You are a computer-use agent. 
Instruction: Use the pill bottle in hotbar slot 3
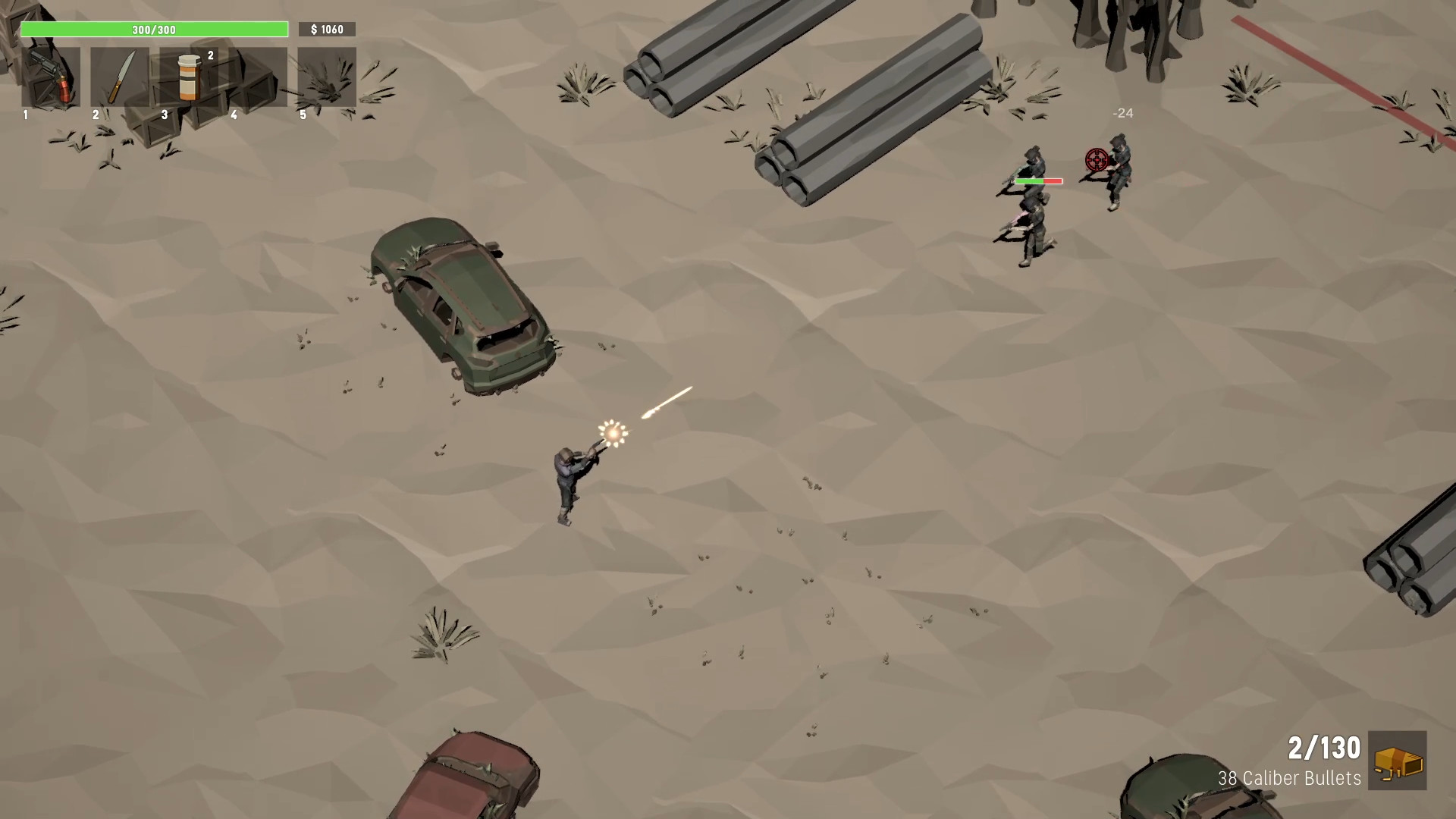pyautogui.click(x=190, y=76)
